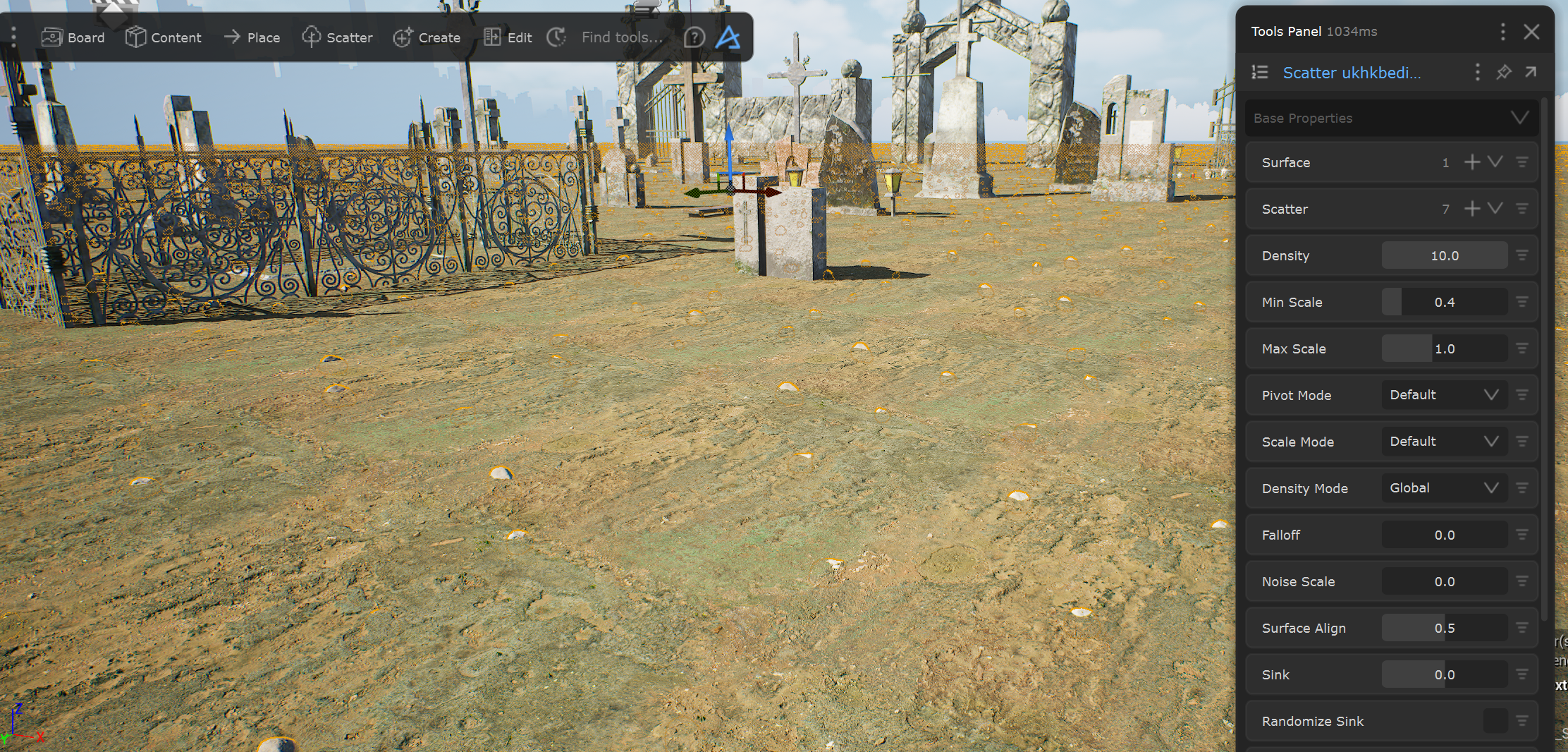Viewport: 1568px width, 752px height.
Task: Collapse the Base Properties section
Action: tap(1519, 118)
